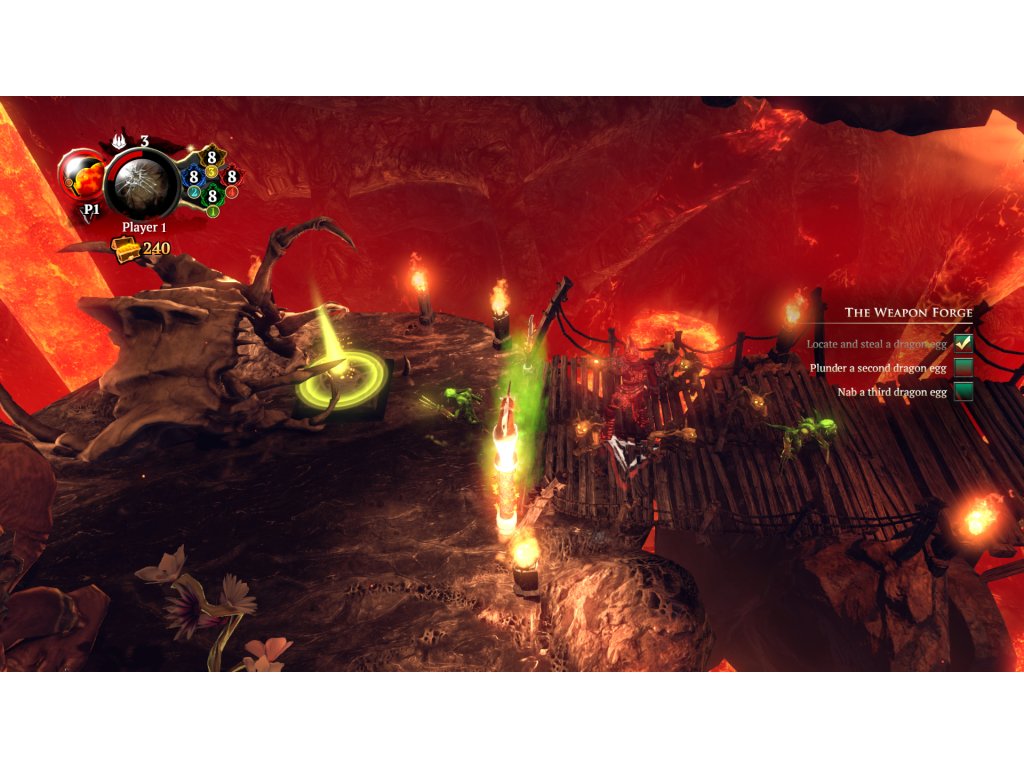The width and height of the screenshot is (1024, 768).
Task: Click the checkbox beside 'Nab a third dragon egg'
Action: point(963,391)
